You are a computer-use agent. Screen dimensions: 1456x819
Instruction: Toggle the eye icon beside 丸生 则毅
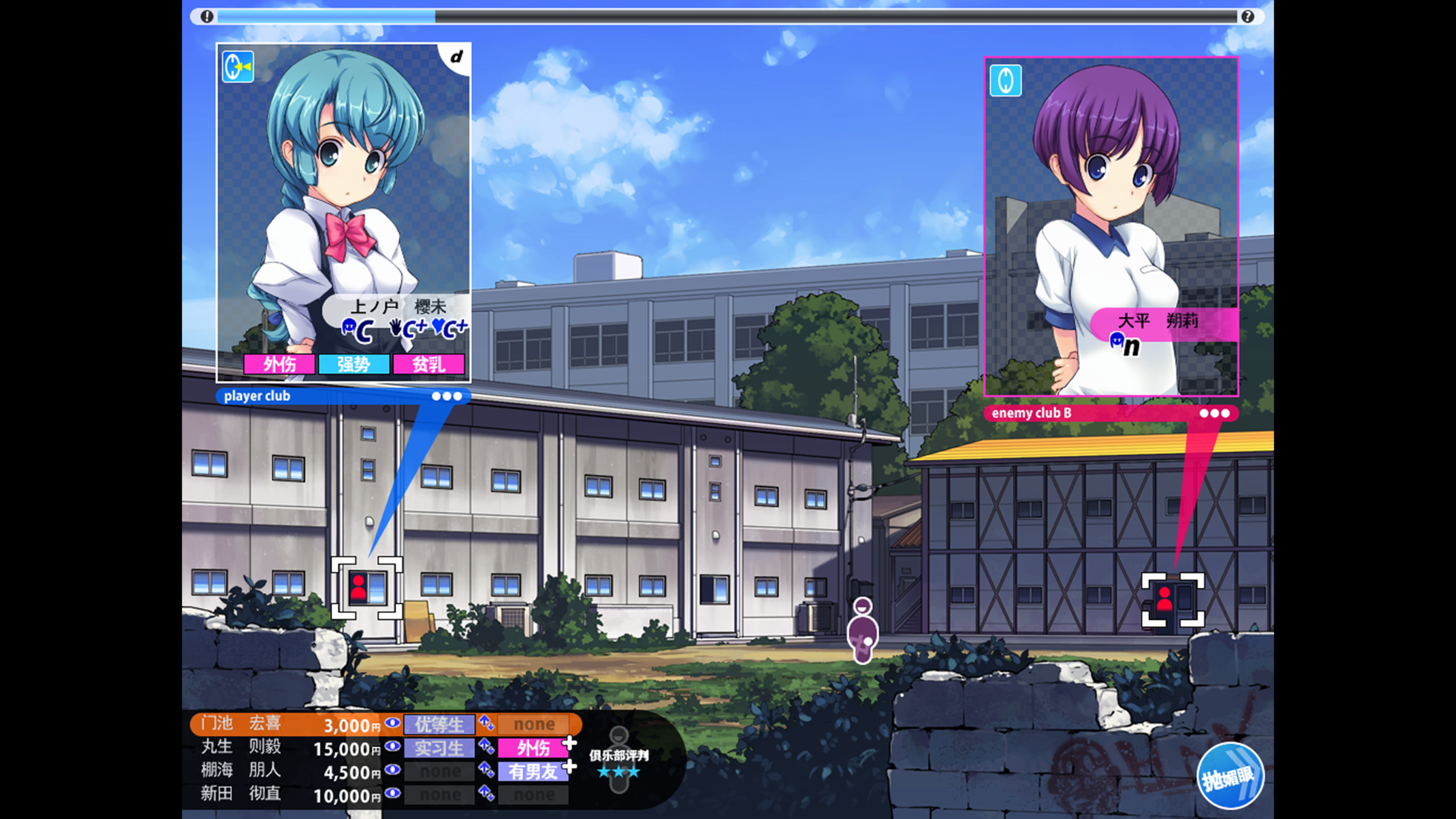pyautogui.click(x=392, y=746)
